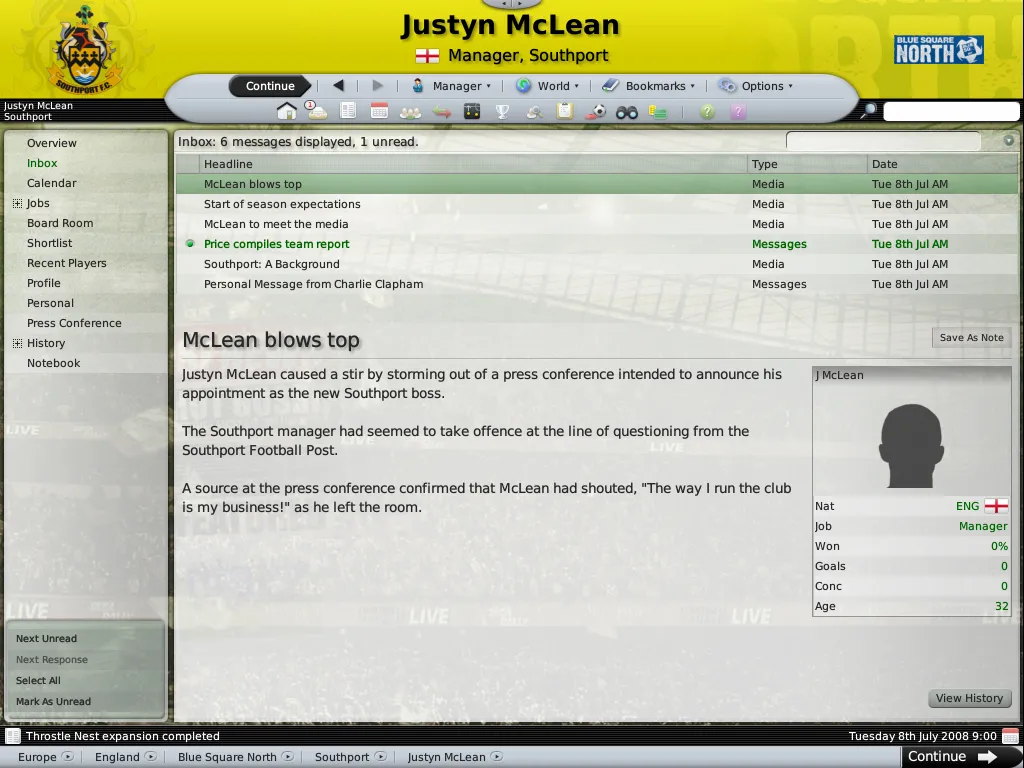
Task: Open the Manager dropdown menu
Action: point(452,86)
